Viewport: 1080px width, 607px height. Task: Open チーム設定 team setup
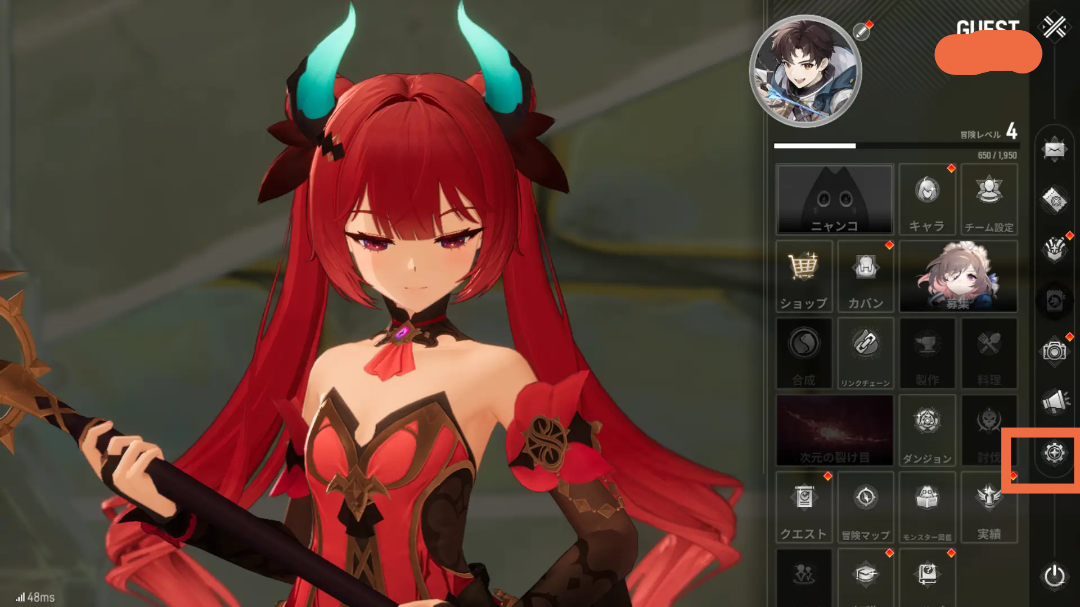(989, 199)
